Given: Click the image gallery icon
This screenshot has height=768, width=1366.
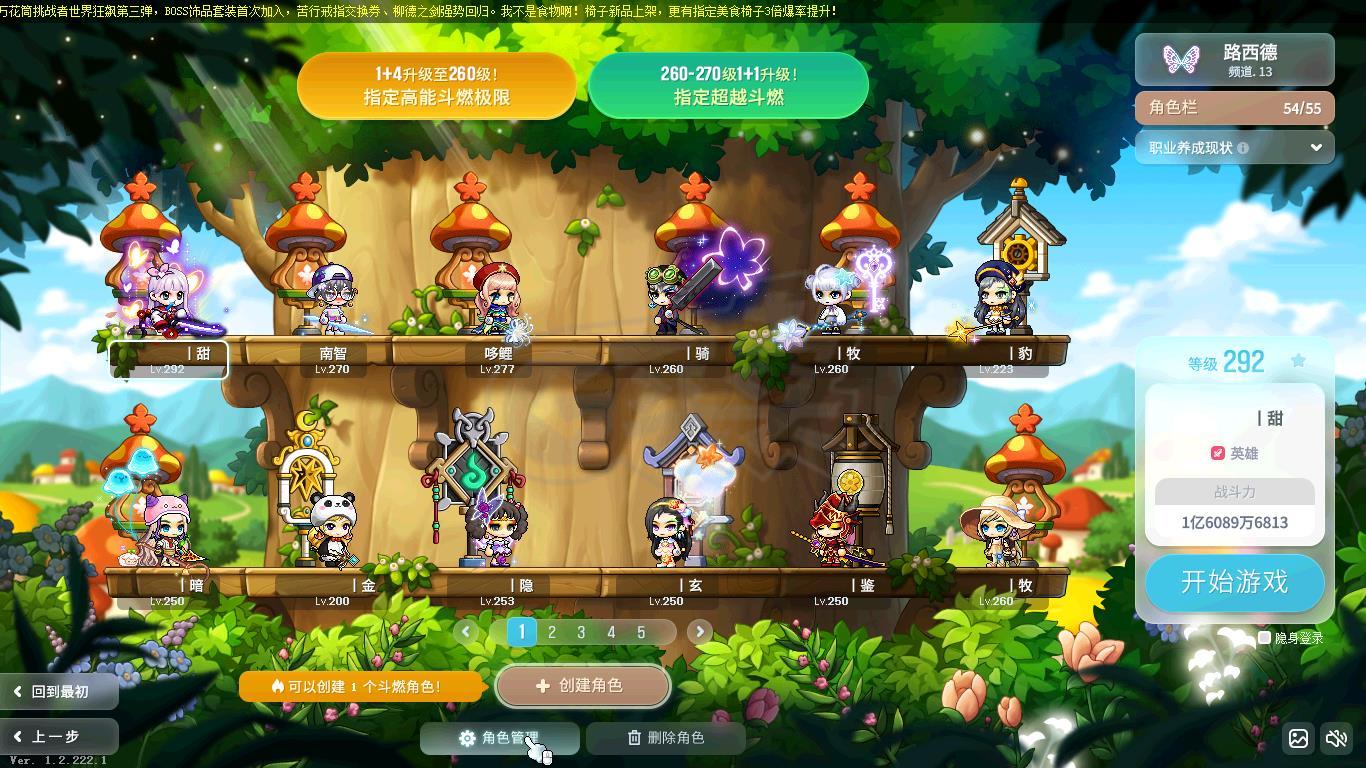Looking at the screenshot, I should coord(1298,738).
